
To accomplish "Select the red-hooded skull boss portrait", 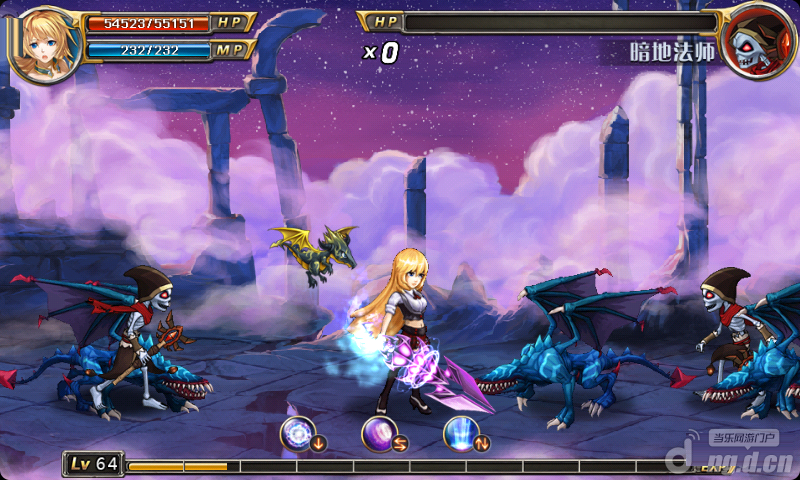I will point(756,42).
